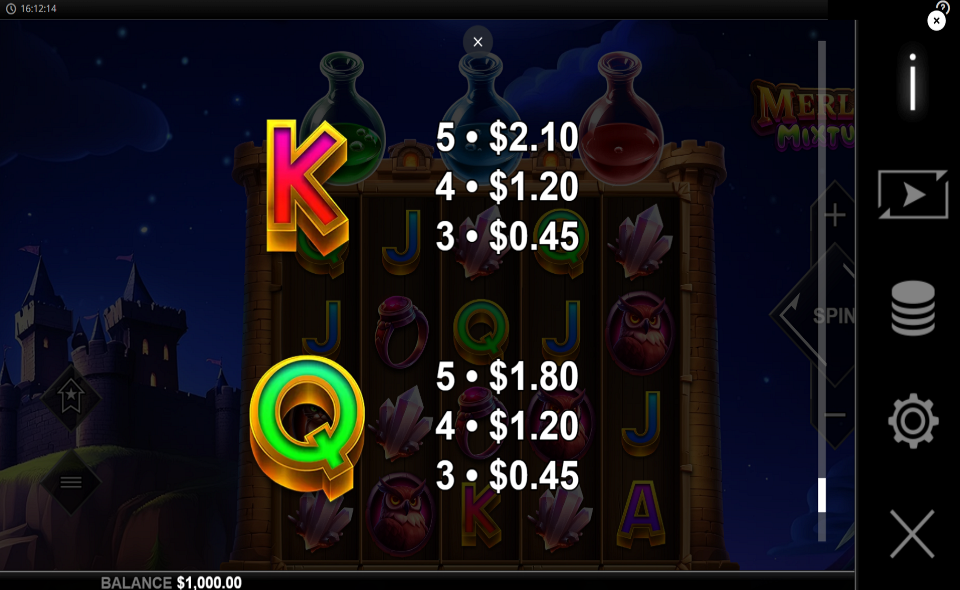This screenshot has height=590, width=960.
Task: Open the info 'i' panel
Action: 912,82
